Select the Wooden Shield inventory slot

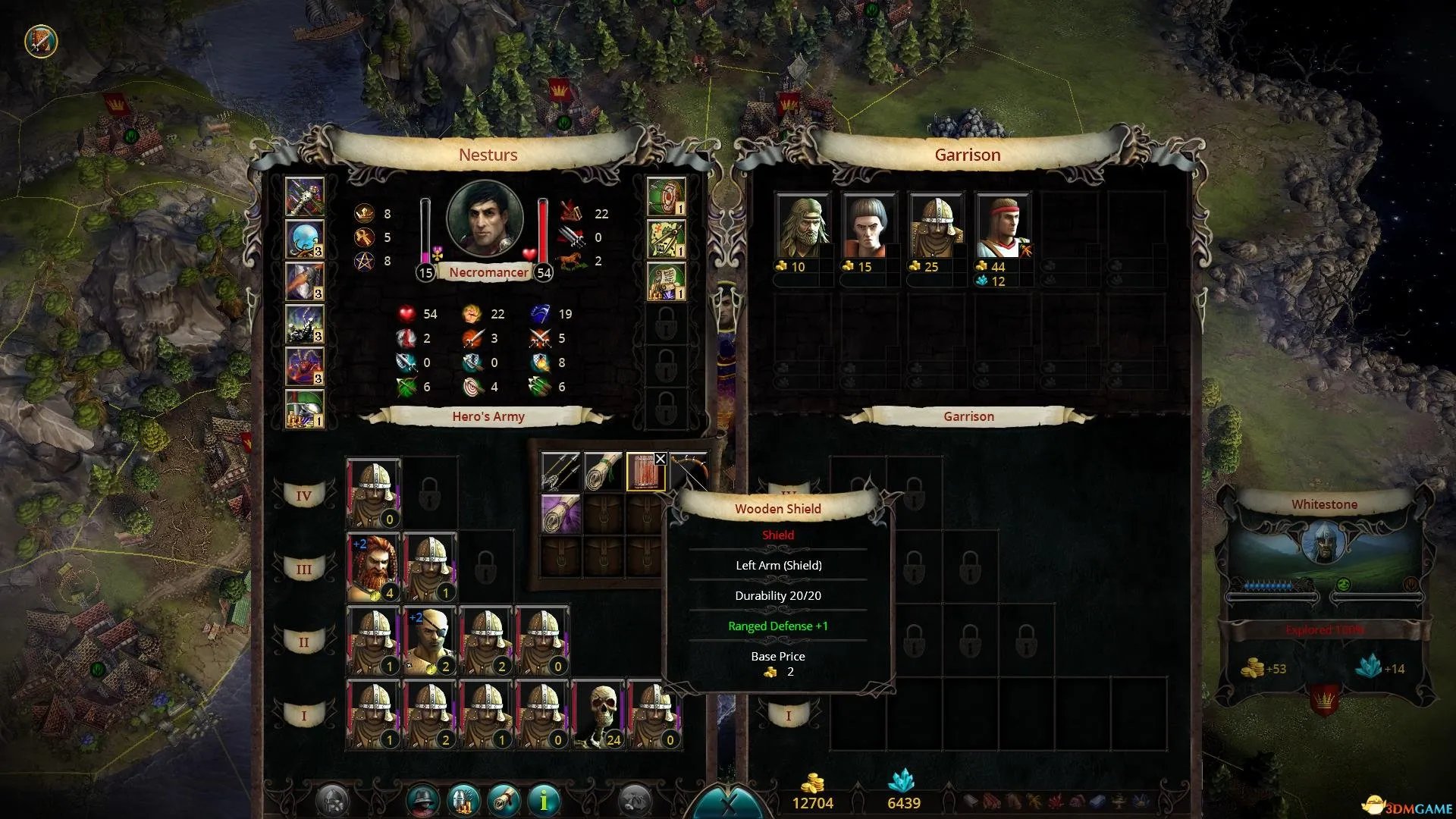[x=644, y=472]
